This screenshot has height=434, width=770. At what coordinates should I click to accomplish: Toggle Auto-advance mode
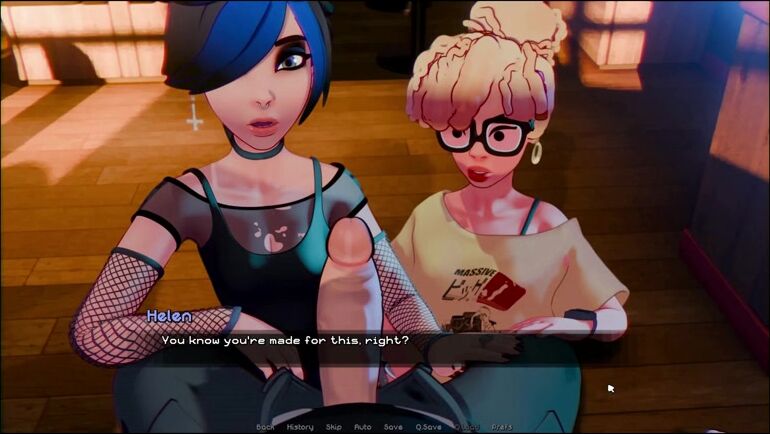pos(363,427)
